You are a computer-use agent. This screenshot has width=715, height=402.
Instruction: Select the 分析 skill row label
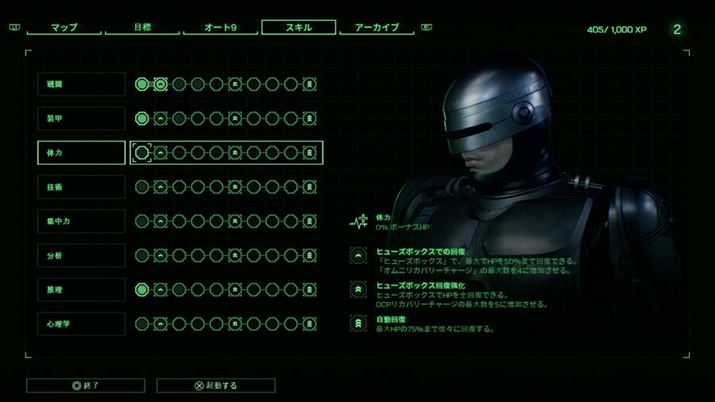click(81, 255)
